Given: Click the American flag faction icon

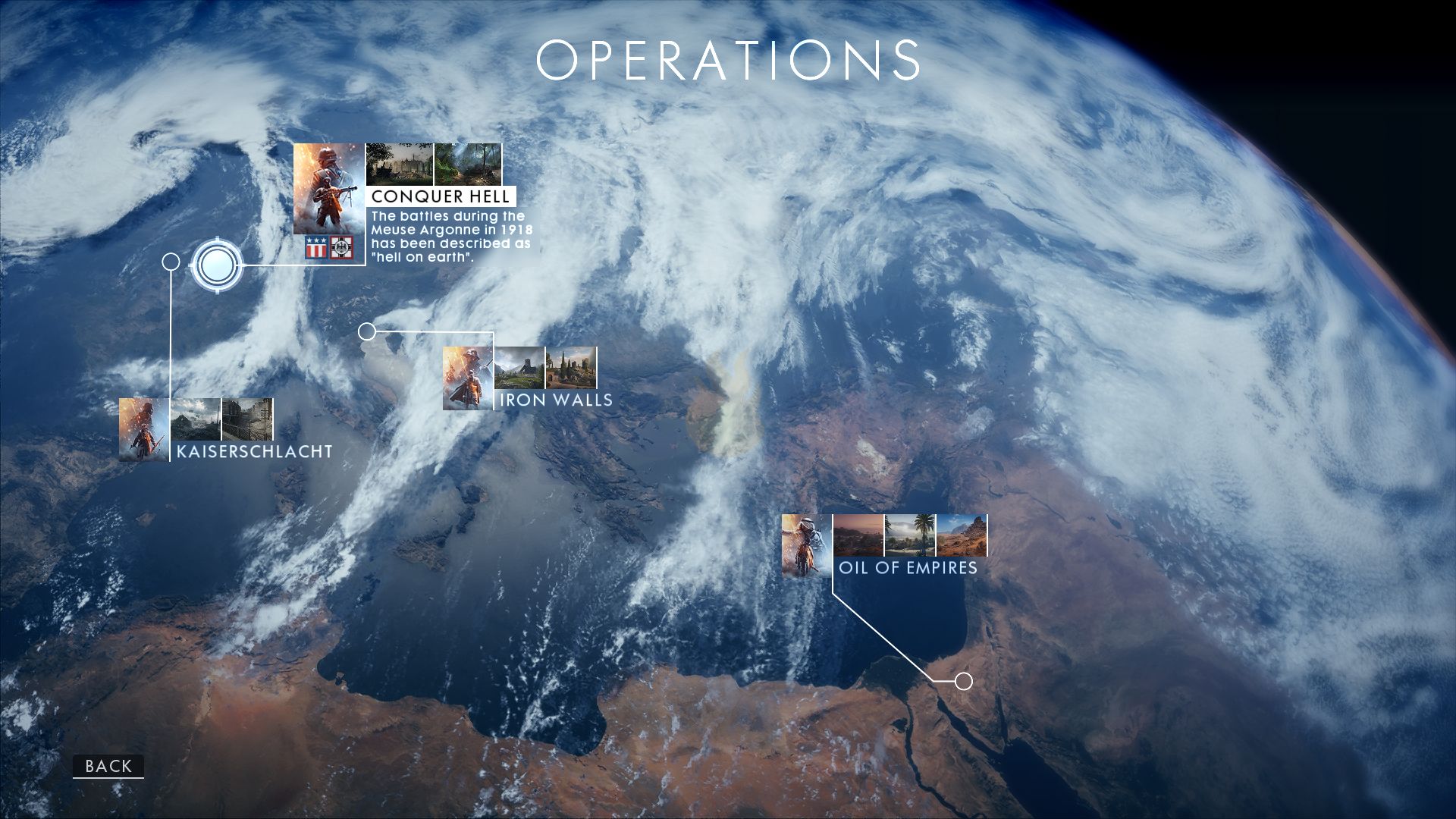Looking at the screenshot, I should (316, 247).
